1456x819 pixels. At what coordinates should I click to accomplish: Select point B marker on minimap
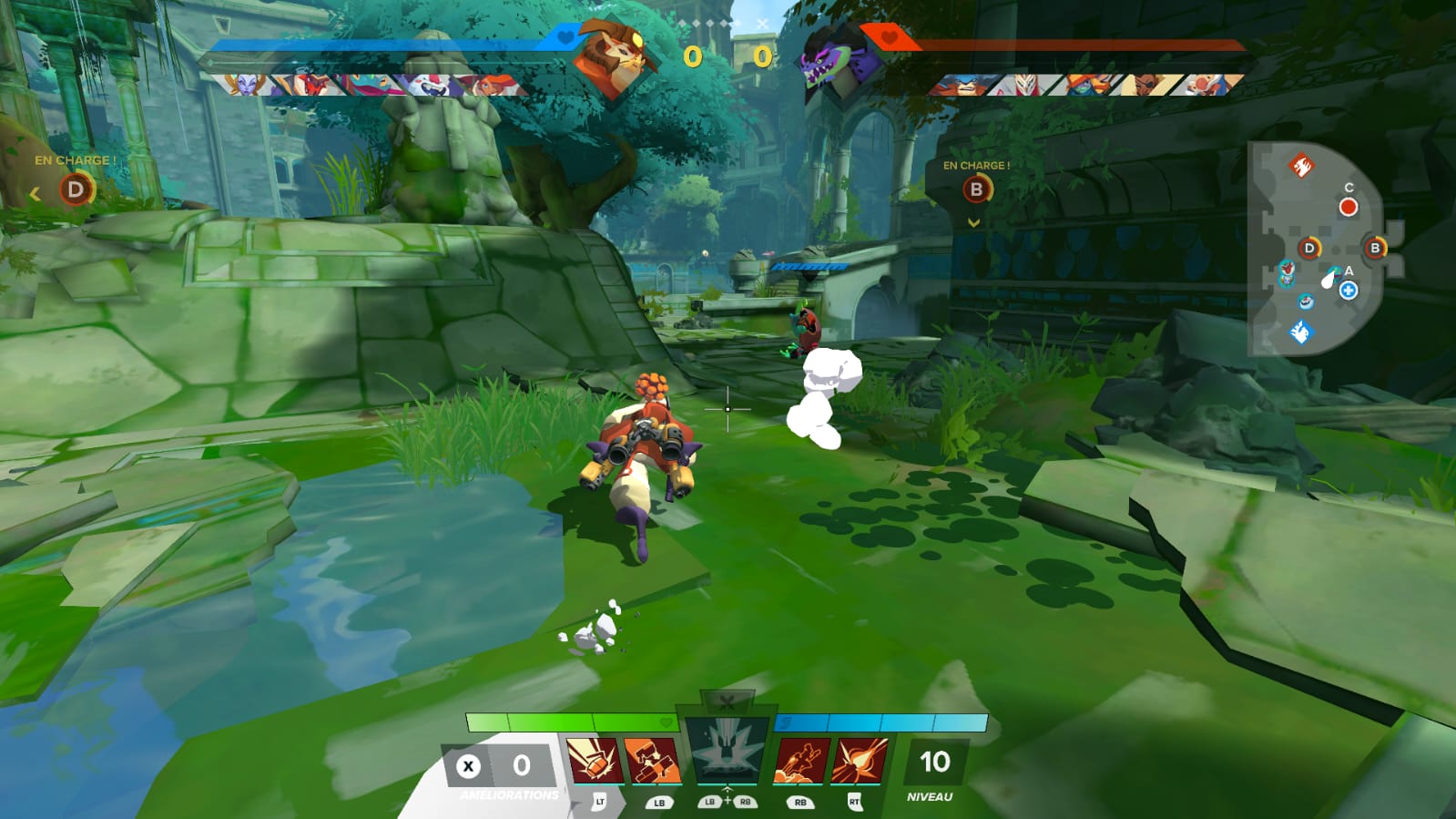click(1375, 248)
